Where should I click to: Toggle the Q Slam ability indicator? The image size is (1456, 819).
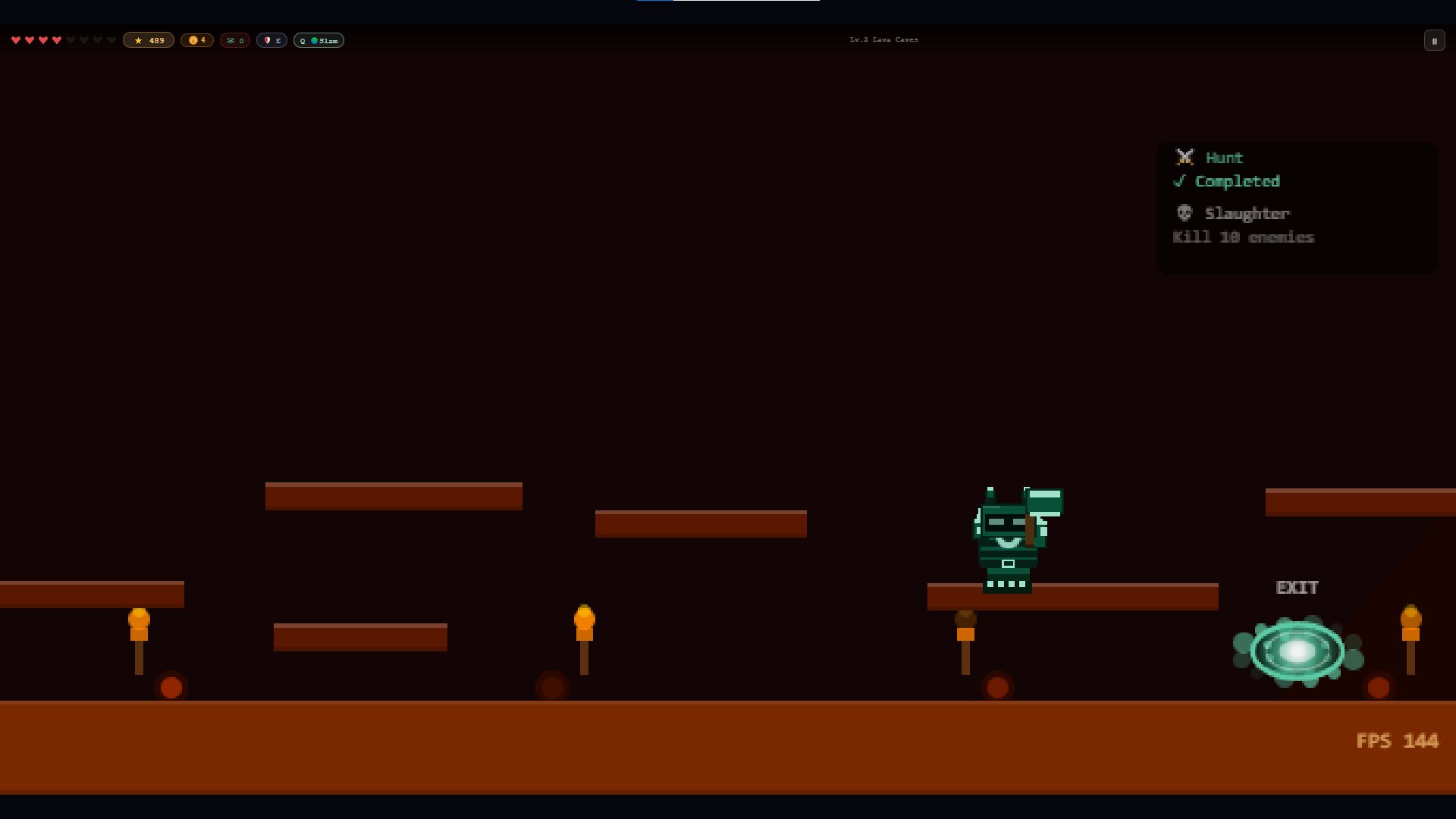coord(318,40)
